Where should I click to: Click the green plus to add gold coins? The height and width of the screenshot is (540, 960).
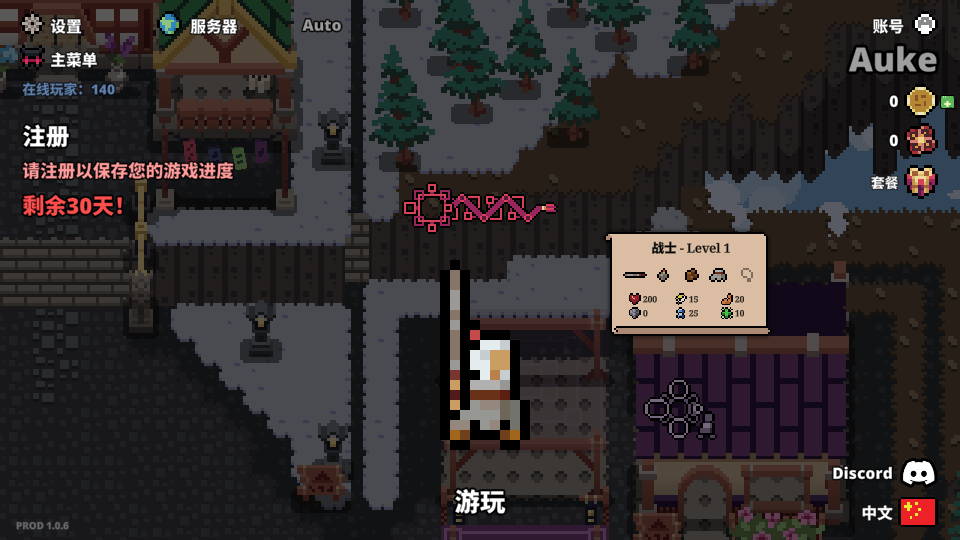coord(947,102)
